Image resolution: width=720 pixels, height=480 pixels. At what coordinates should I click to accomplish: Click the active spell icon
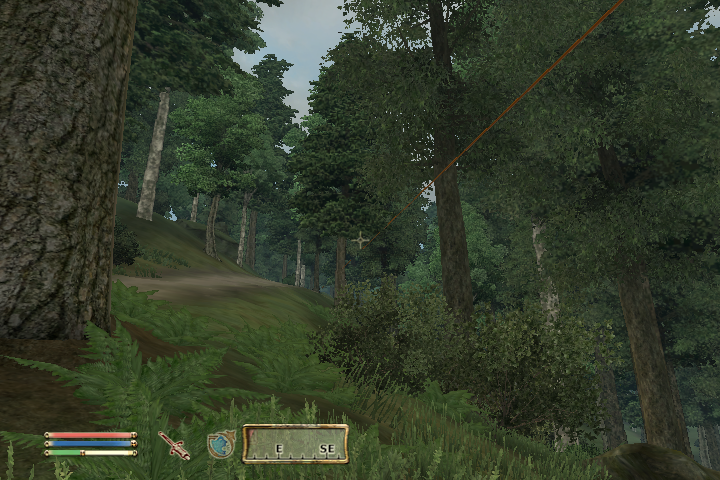tap(221, 444)
